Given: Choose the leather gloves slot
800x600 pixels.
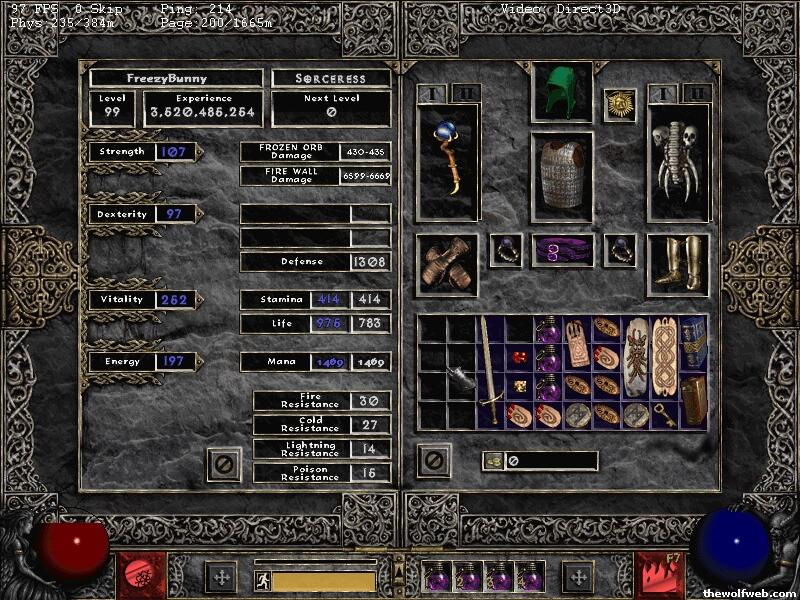Looking at the screenshot, I should coord(446,265).
